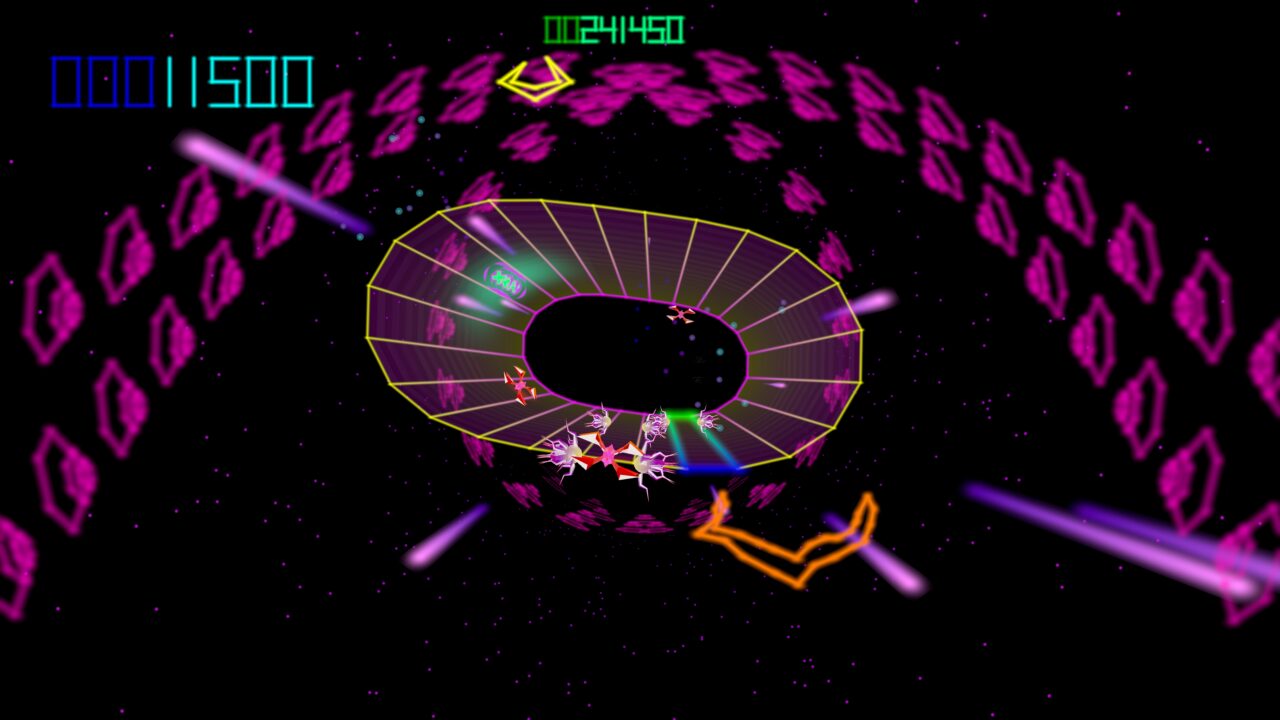This screenshot has width=1280, height=720.
Task: Click the green-highlighted lane on the web
Action: (x=682, y=415)
